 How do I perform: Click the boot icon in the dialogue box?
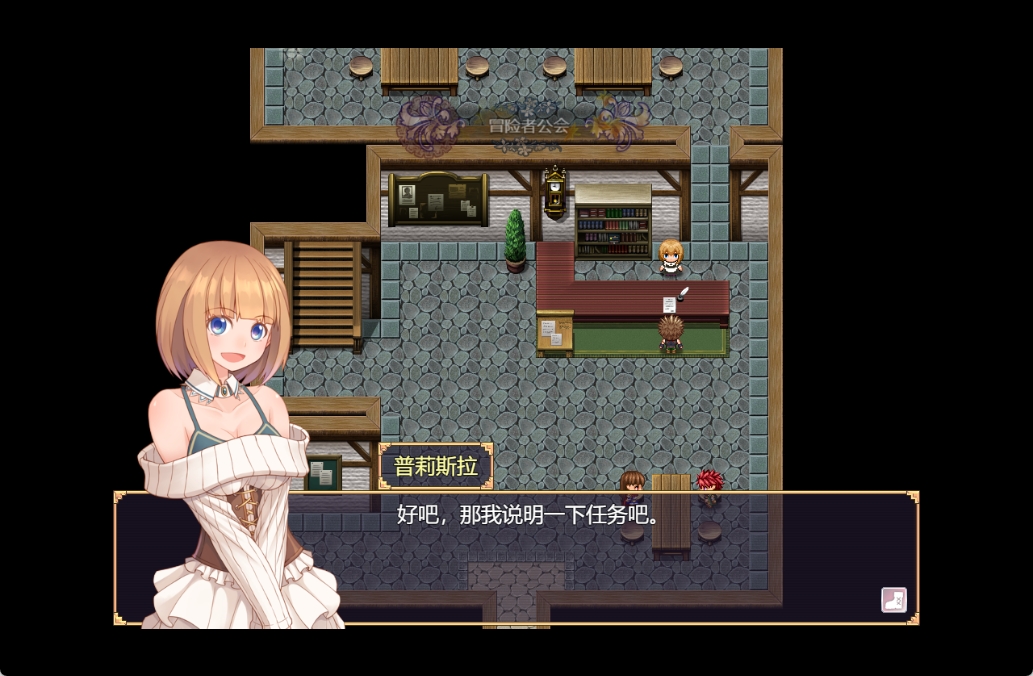tap(893, 600)
